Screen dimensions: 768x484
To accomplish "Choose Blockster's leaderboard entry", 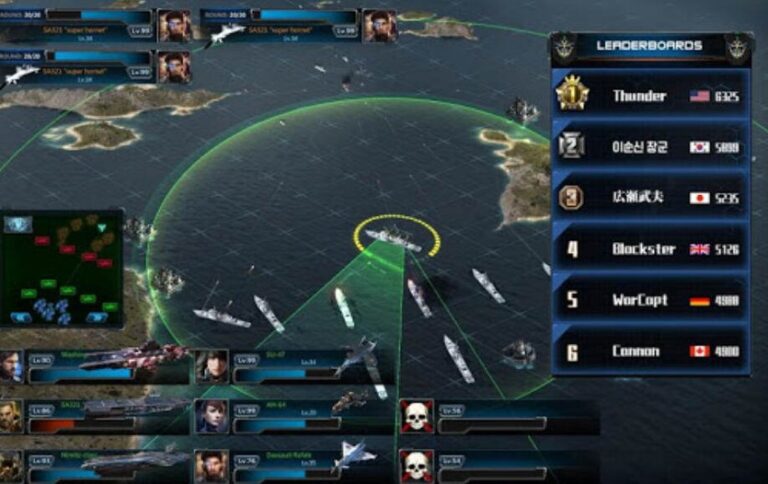I will pos(650,248).
